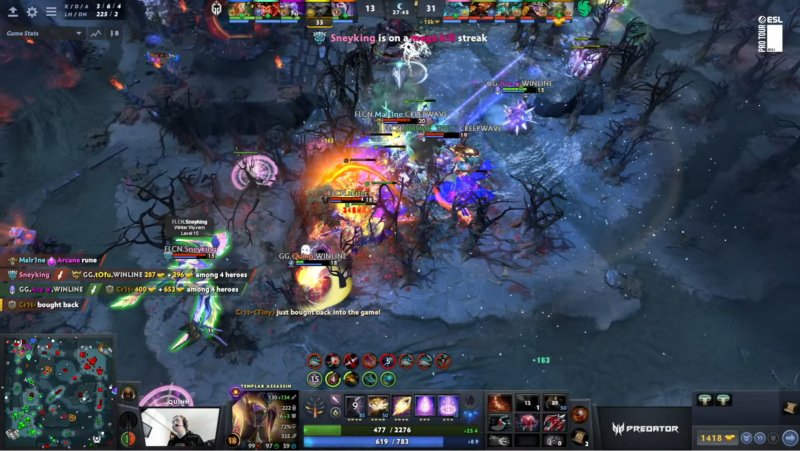This screenshot has height=451, width=800.
Task: Click the Team Falcons logo
Action: click(583, 8)
